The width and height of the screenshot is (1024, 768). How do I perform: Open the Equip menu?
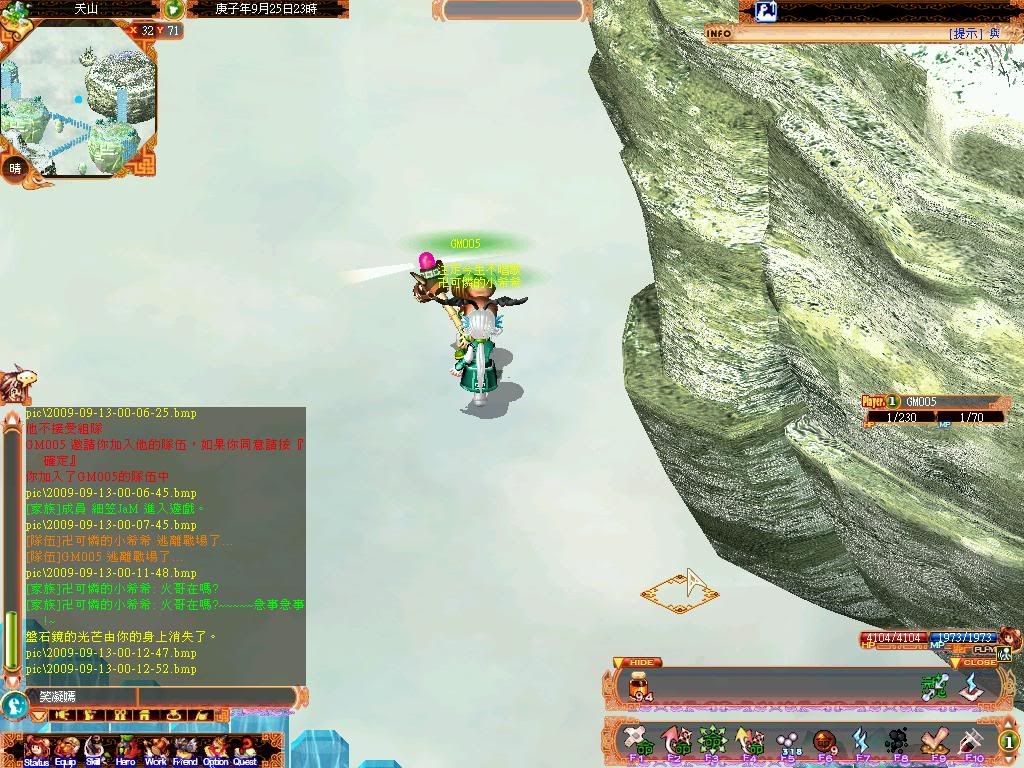pos(66,749)
